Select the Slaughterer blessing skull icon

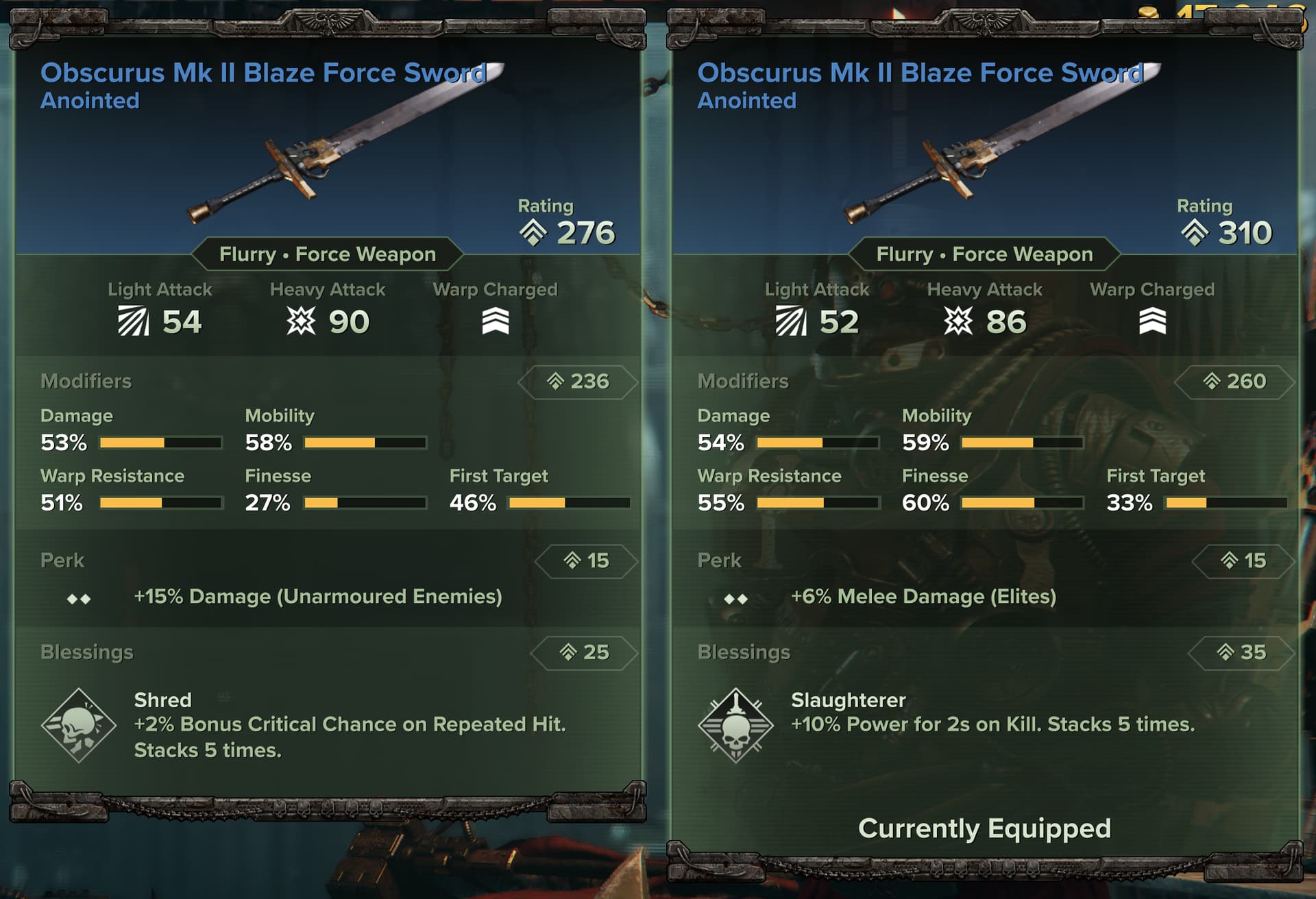[x=735, y=725]
